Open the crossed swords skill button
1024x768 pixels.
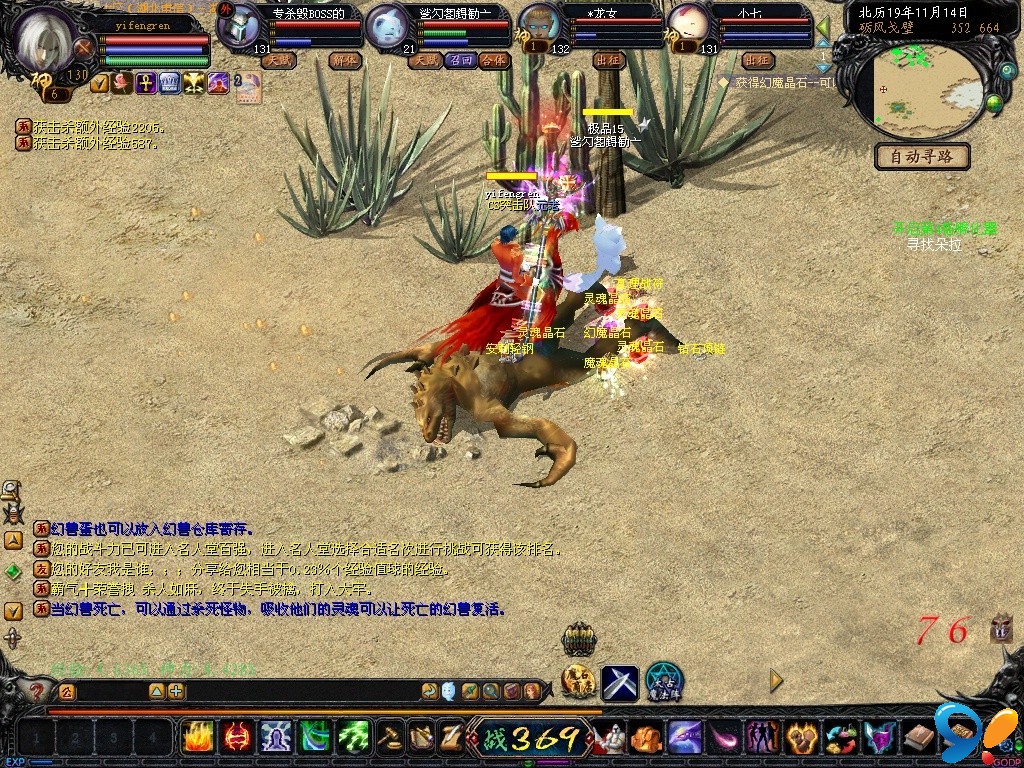pyautogui.click(x=619, y=682)
